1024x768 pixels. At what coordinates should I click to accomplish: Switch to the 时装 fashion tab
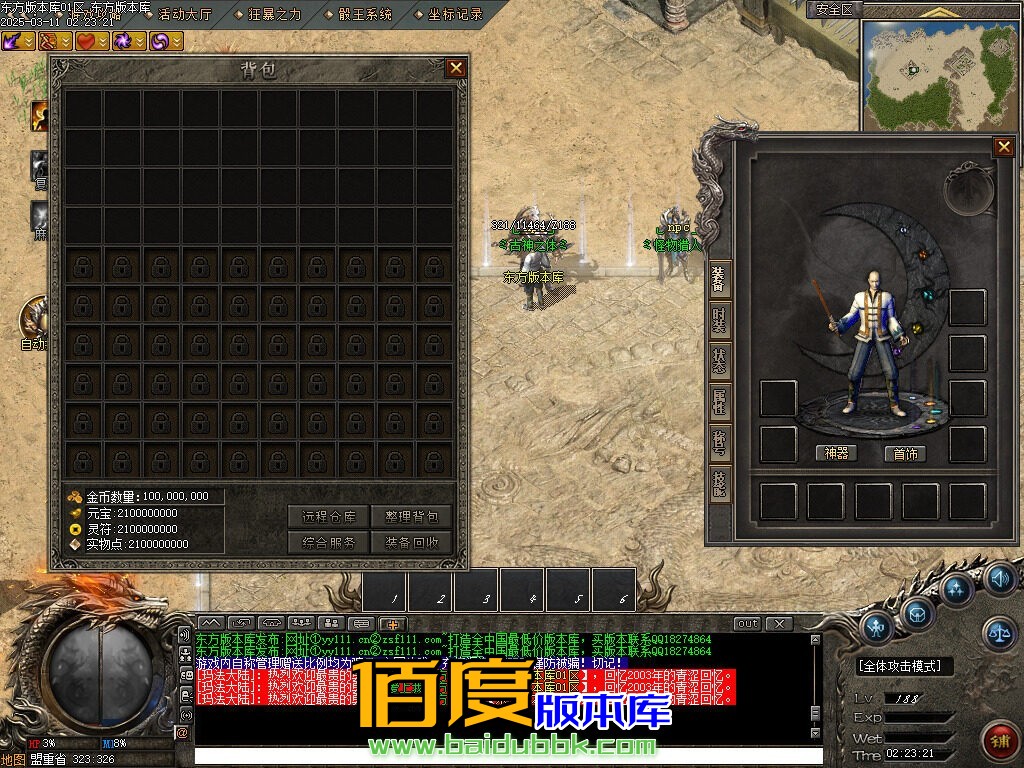click(719, 320)
